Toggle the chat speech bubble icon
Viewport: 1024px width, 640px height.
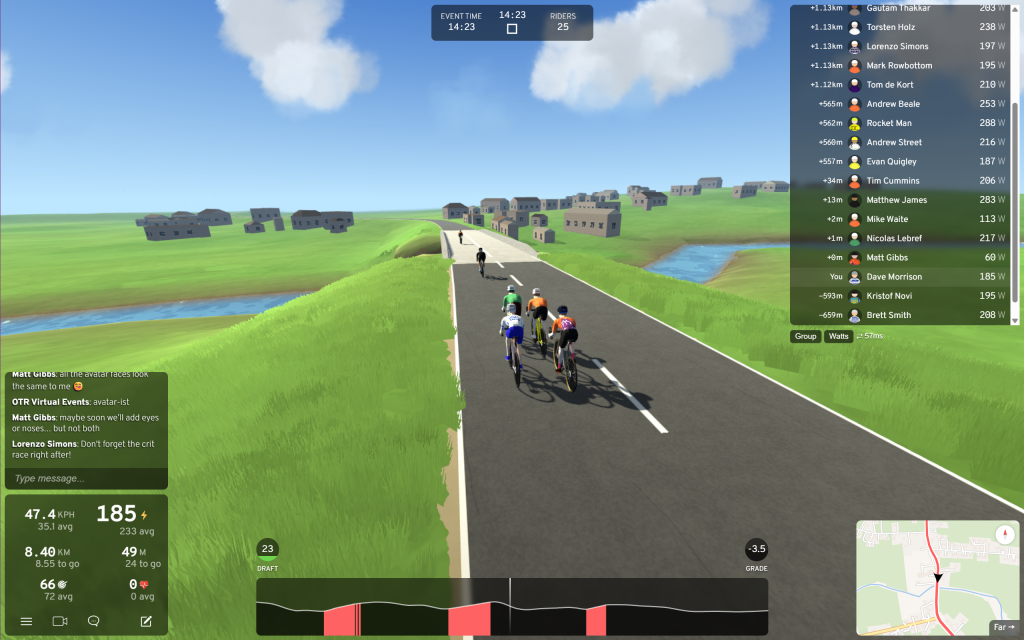pyautogui.click(x=93, y=621)
